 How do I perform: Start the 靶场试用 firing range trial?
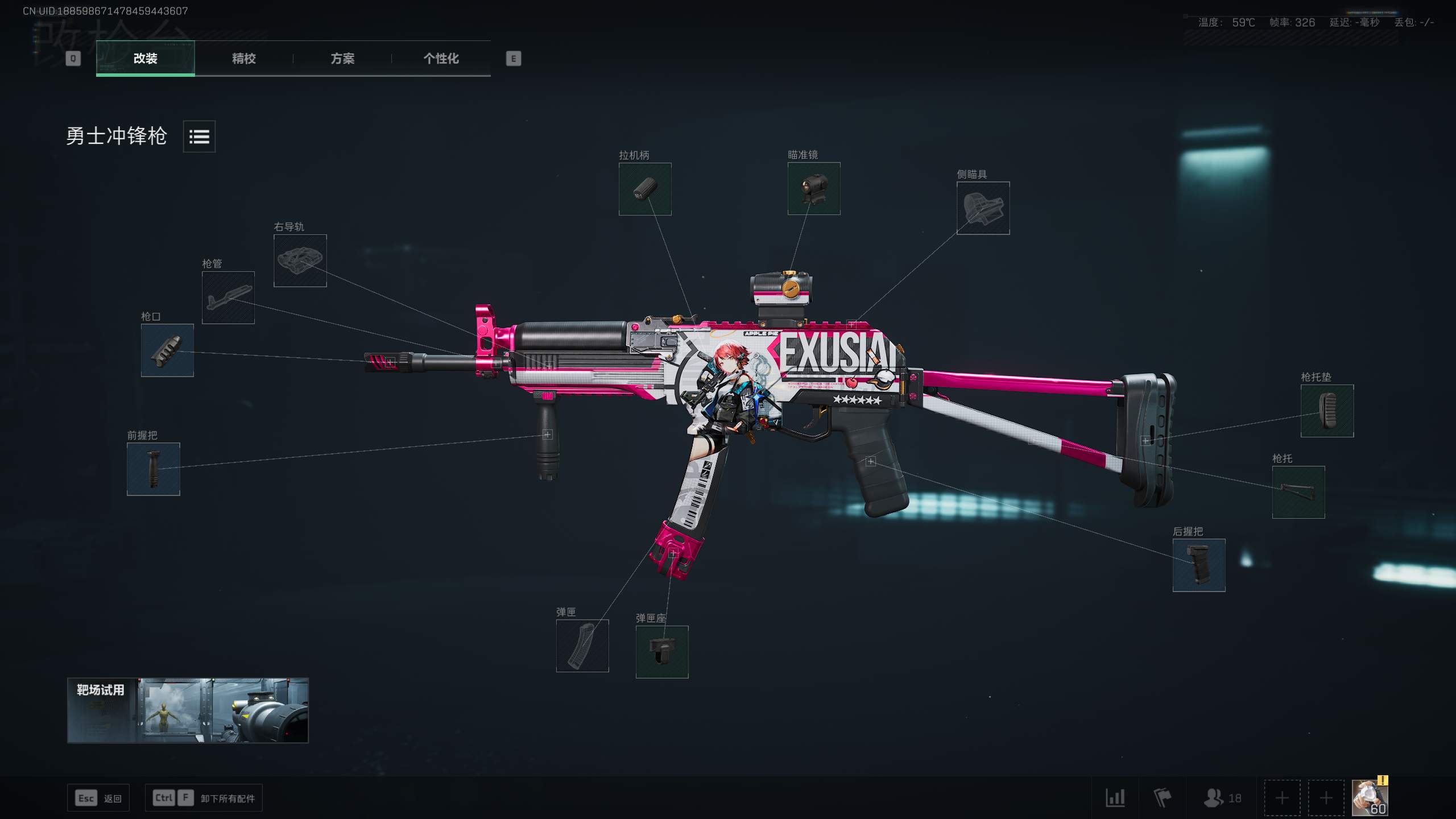click(x=188, y=710)
